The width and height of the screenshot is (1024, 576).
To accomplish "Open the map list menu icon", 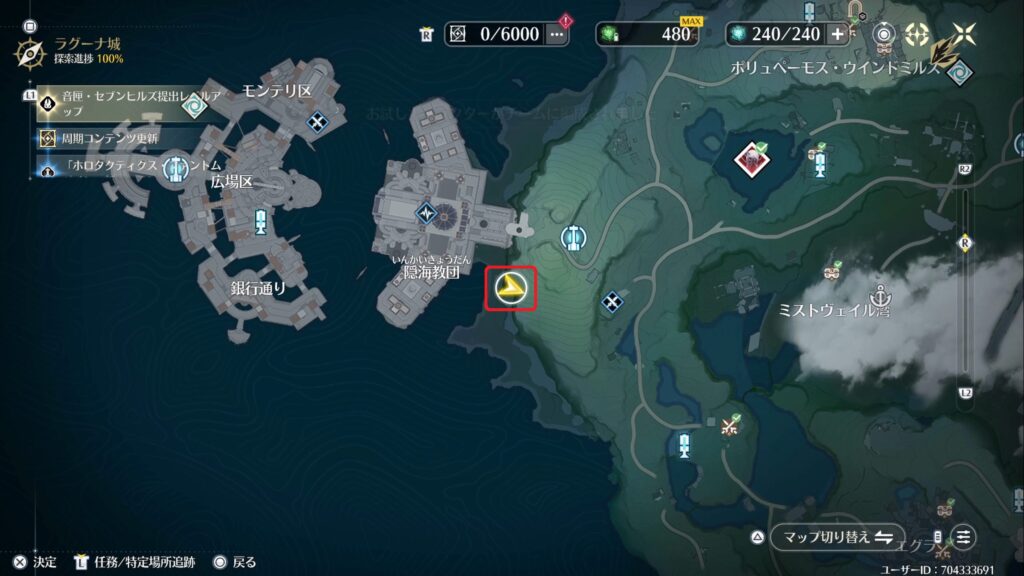I will tap(964, 537).
